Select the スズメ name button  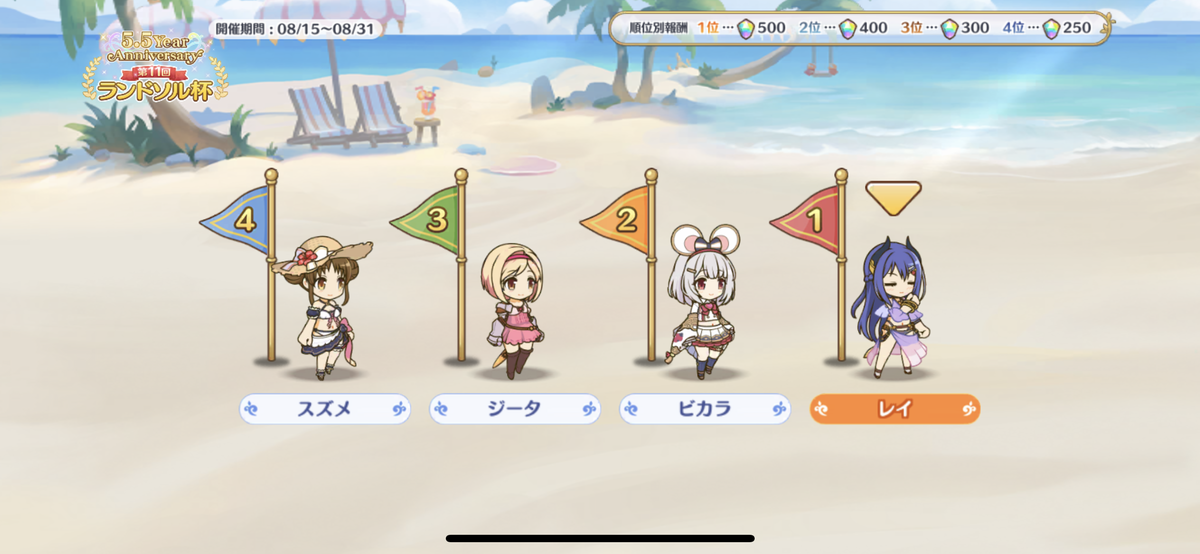pyautogui.click(x=325, y=409)
